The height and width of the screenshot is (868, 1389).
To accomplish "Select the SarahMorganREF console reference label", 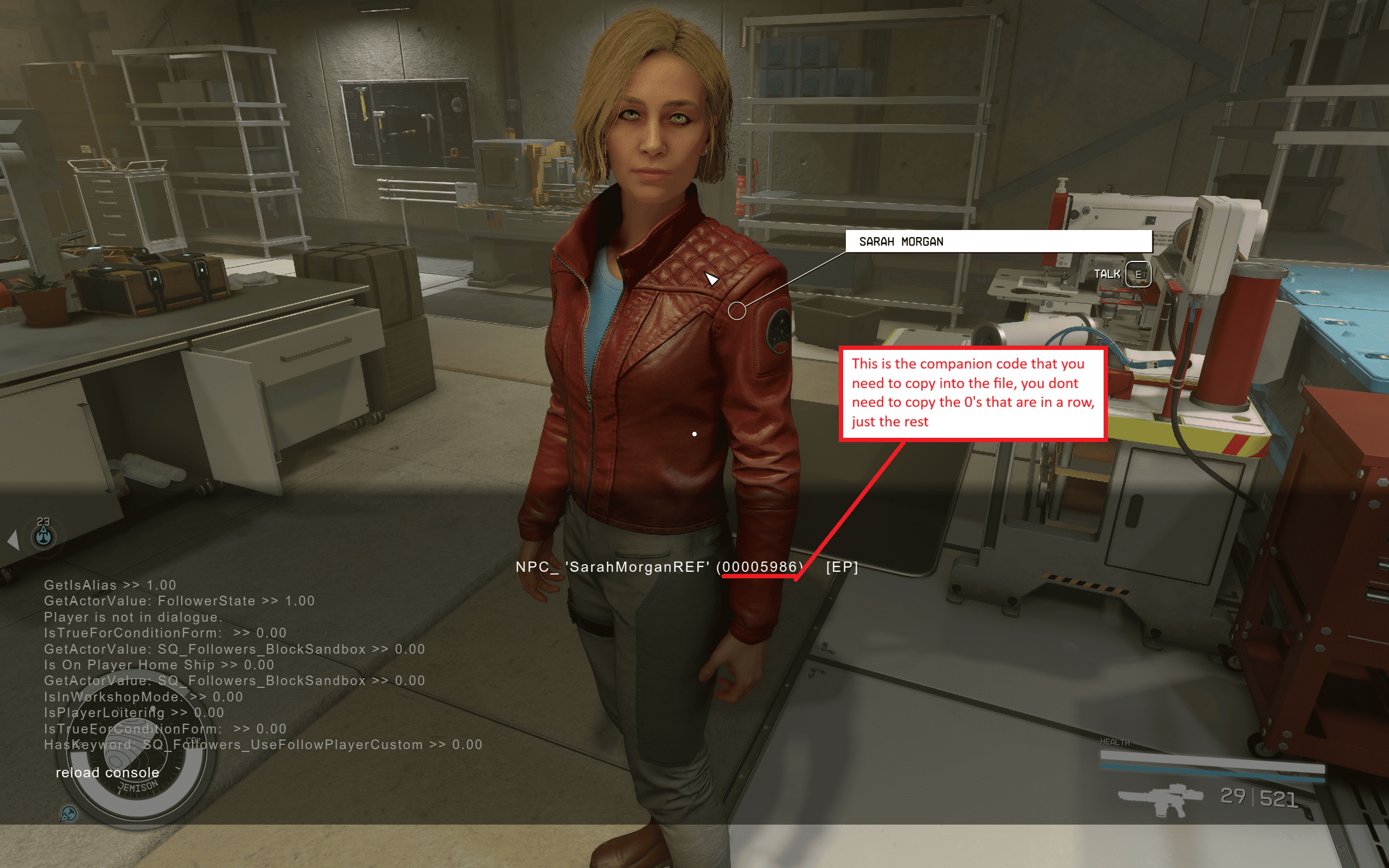I will tap(637, 567).
